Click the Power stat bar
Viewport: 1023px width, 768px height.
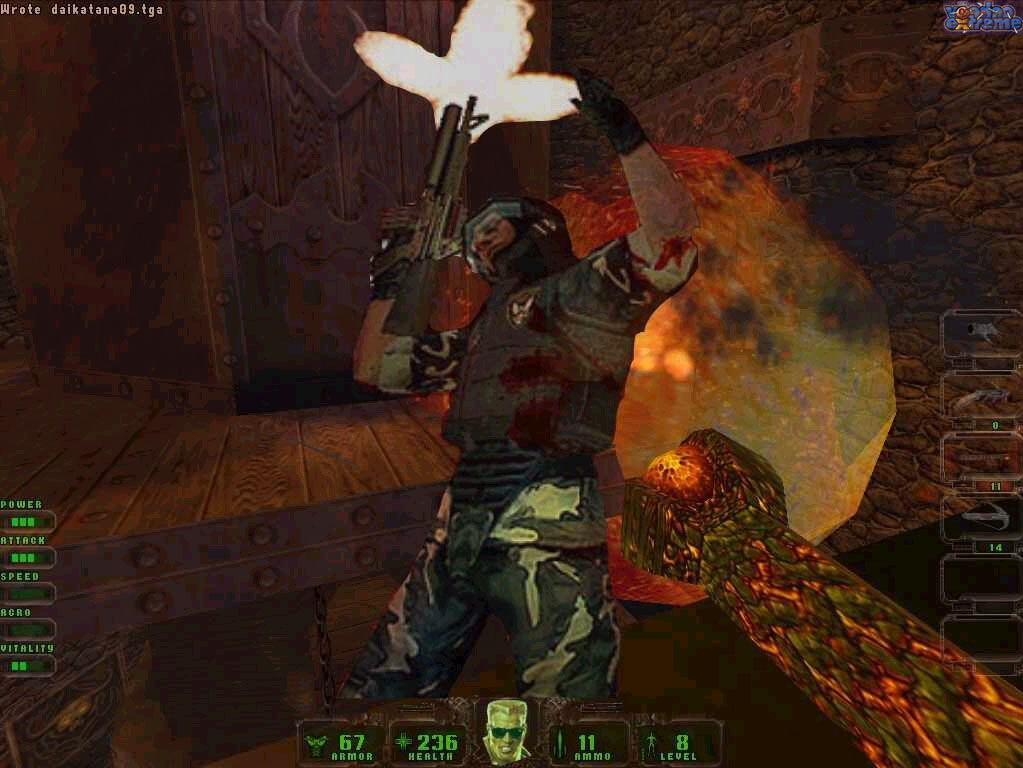click(x=26, y=521)
